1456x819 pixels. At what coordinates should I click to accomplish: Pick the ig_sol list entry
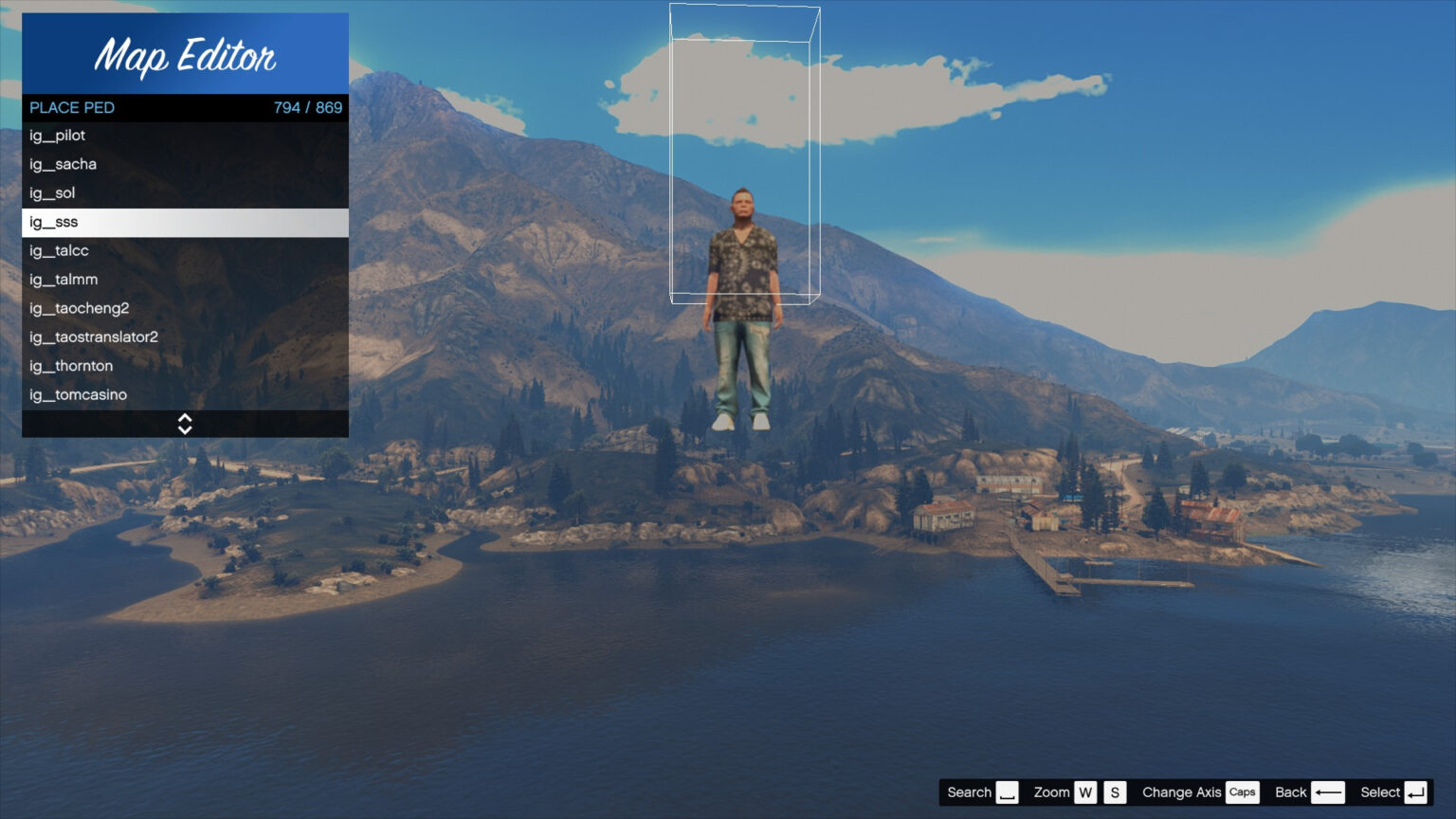coord(185,193)
